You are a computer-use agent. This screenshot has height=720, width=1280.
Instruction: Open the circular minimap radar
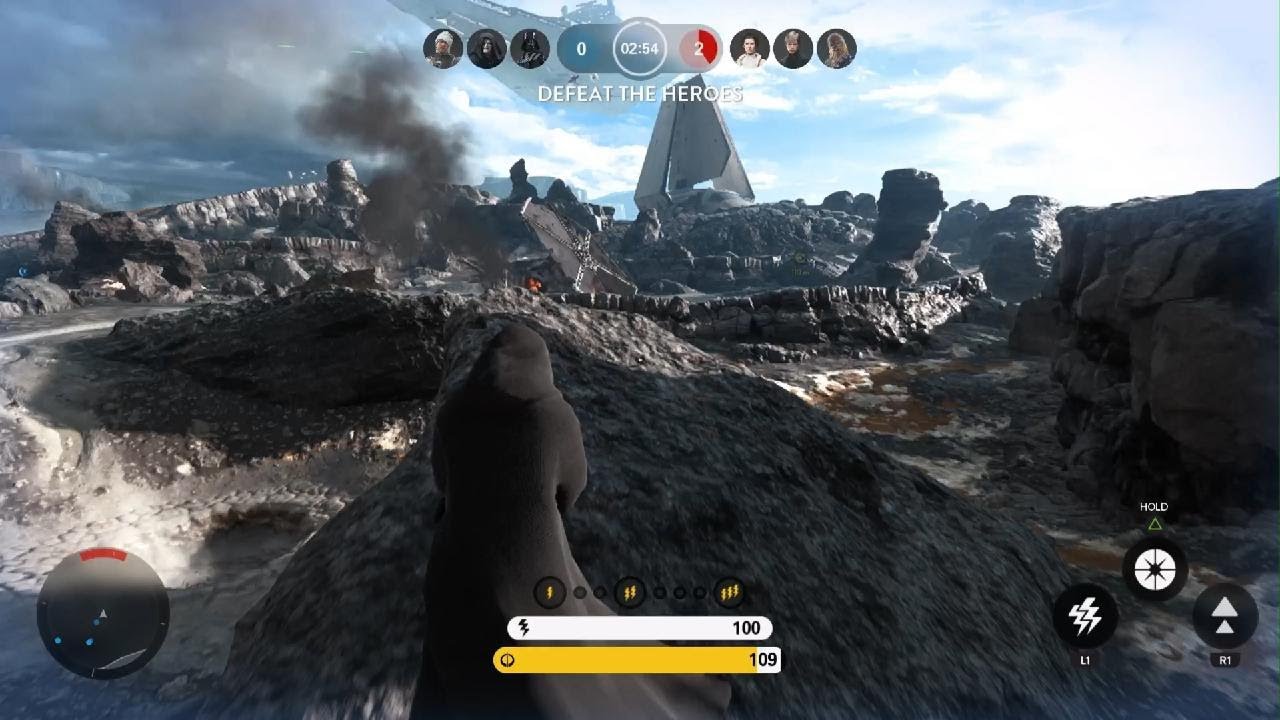(x=103, y=614)
